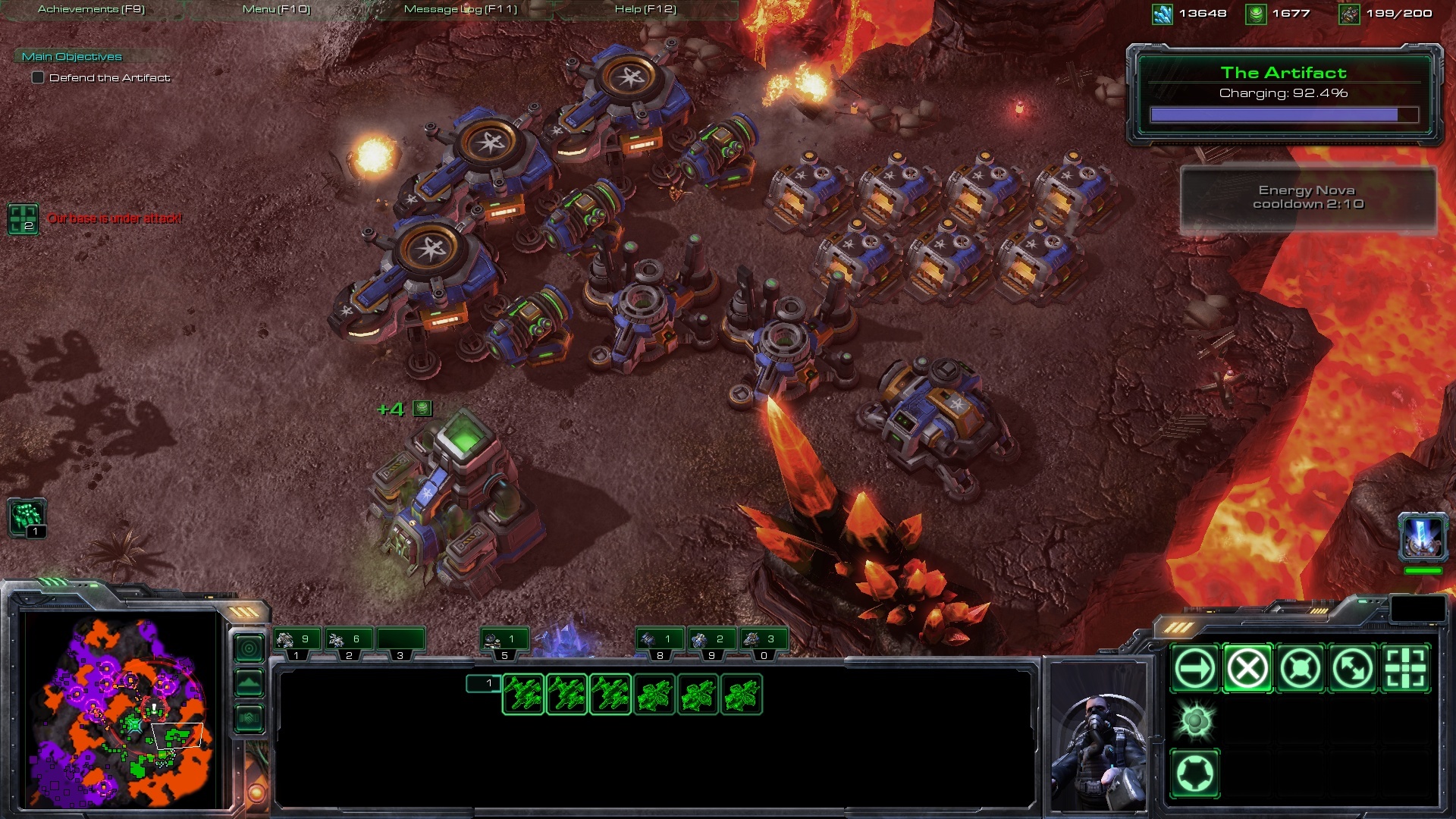Collapse the Main Objectives header

coord(72,56)
